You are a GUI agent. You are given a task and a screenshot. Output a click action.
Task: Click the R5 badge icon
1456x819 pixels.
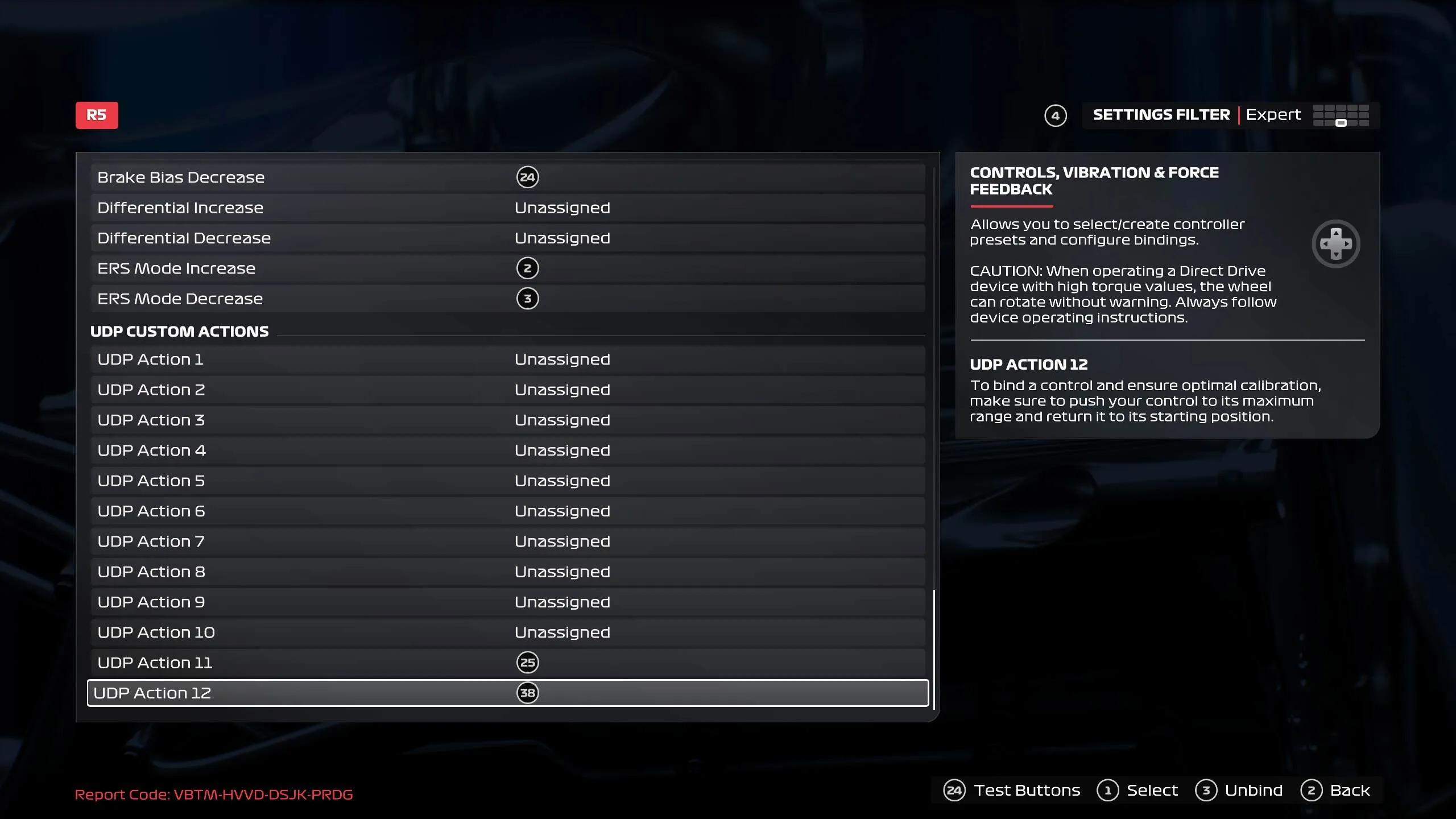tap(97, 115)
